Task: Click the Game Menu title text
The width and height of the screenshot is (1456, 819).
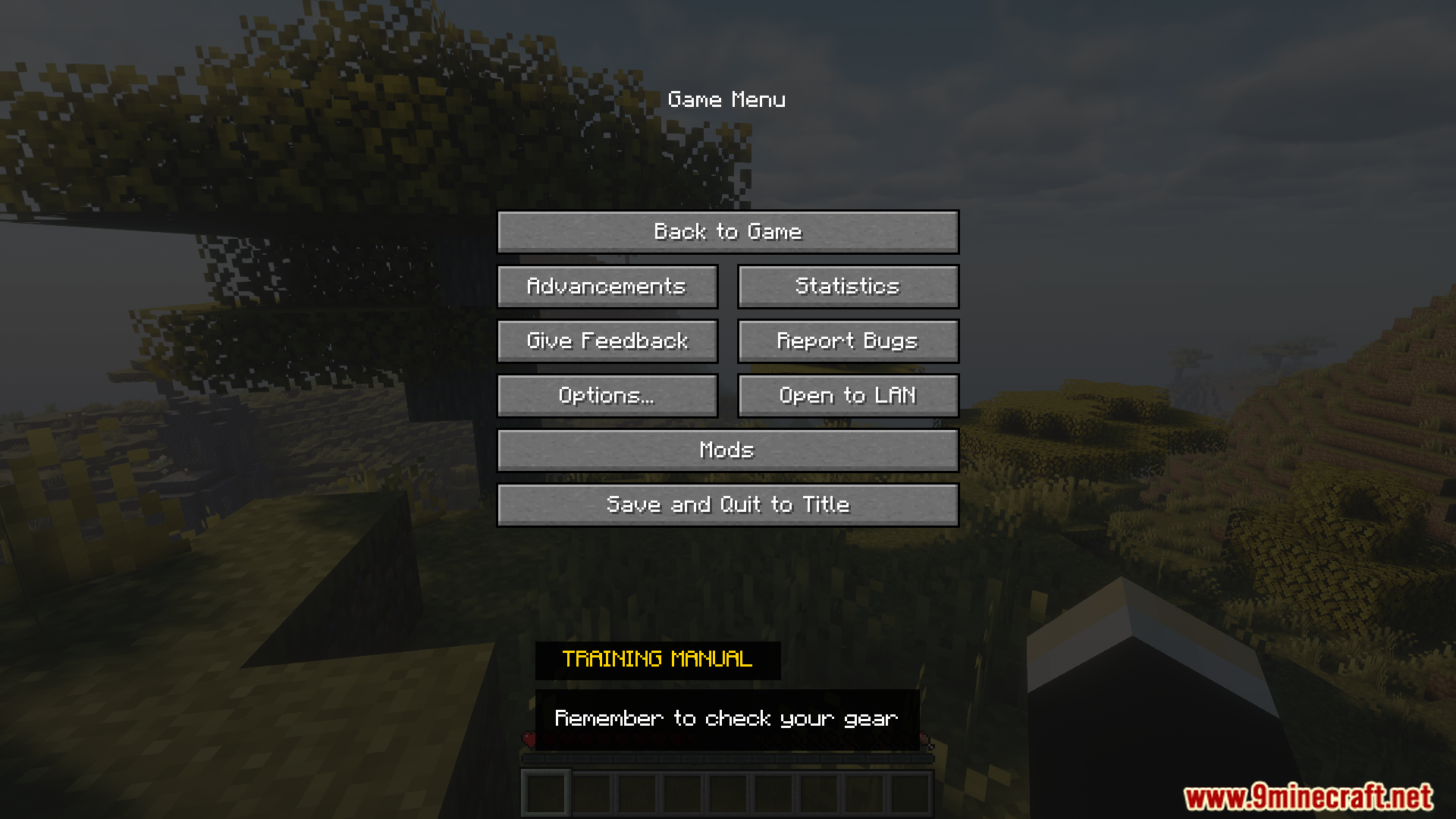Action: [727, 99]
